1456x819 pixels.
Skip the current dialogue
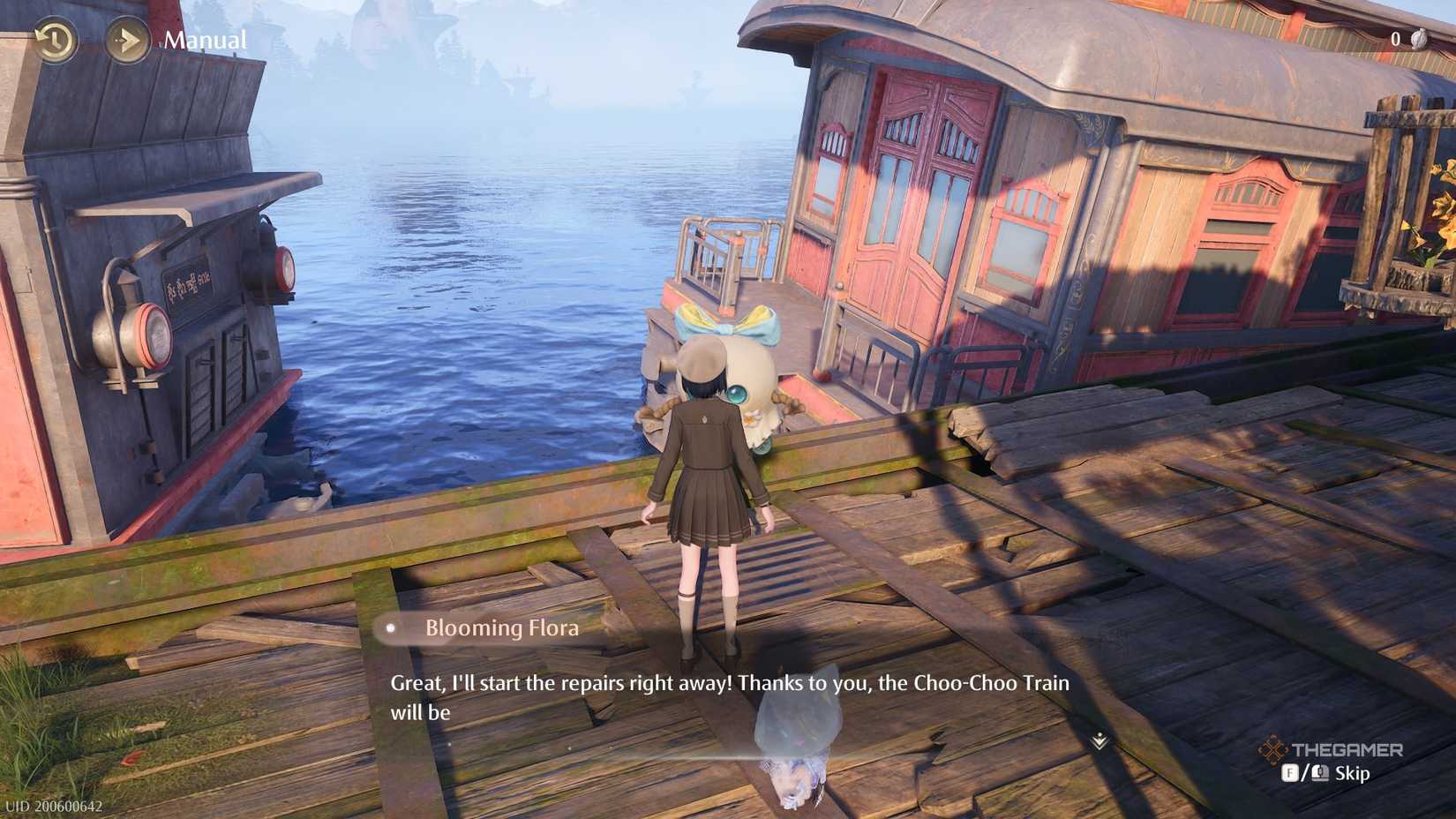tap(1353, 774)
